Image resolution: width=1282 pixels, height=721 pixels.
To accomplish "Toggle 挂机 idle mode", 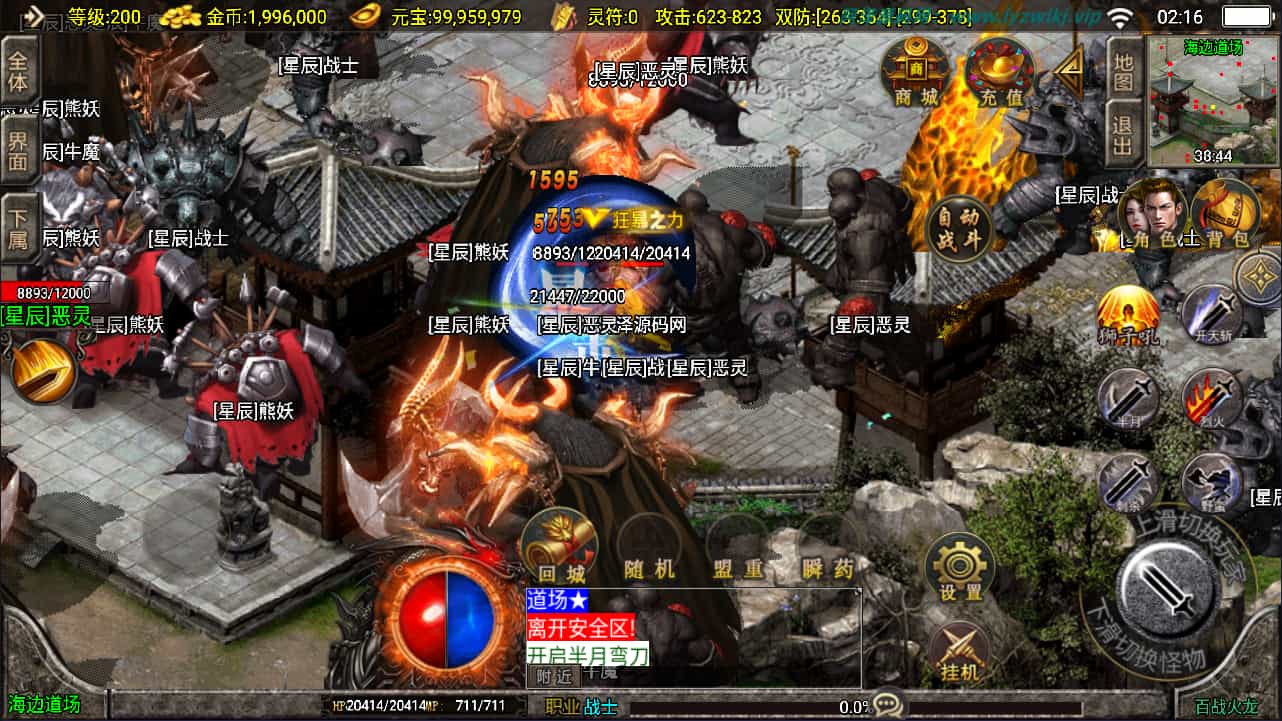I will pos(959,650).
